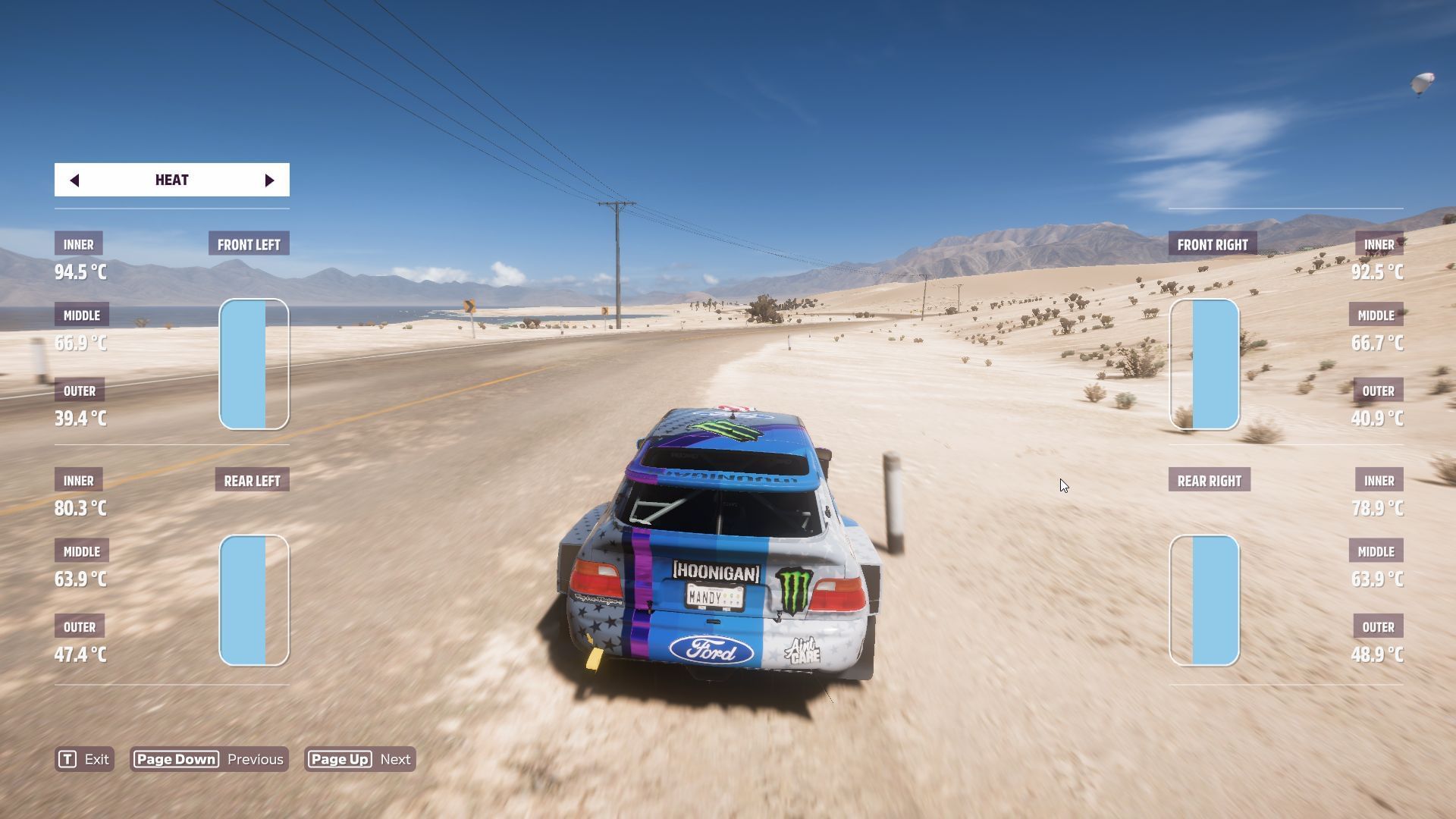Advance to next telemetry view via right chevron
The width and height of the screenshot is (1456, 819).
click(270, 180)
